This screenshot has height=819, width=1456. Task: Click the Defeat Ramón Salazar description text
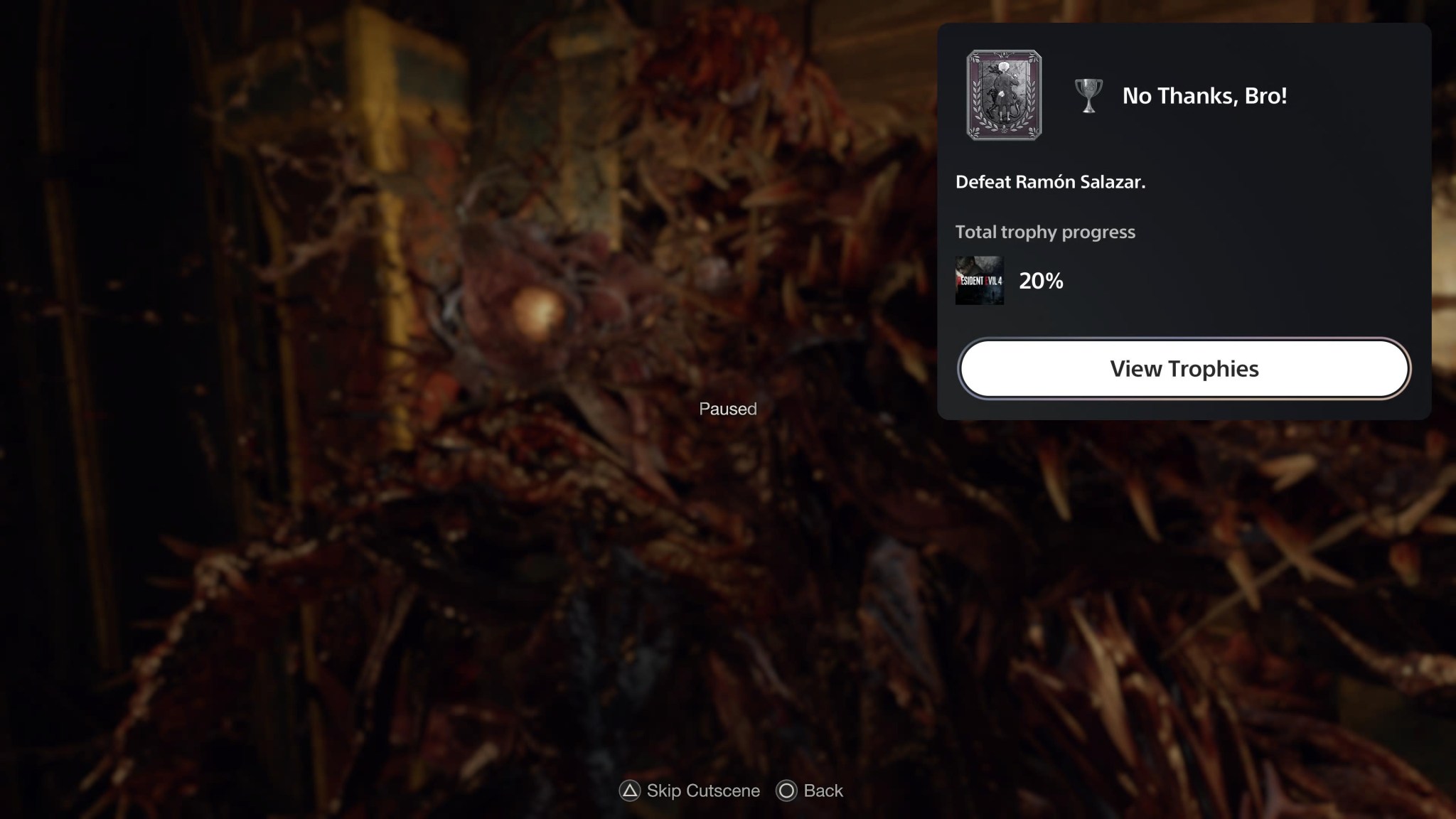(x=1051, y=182)
